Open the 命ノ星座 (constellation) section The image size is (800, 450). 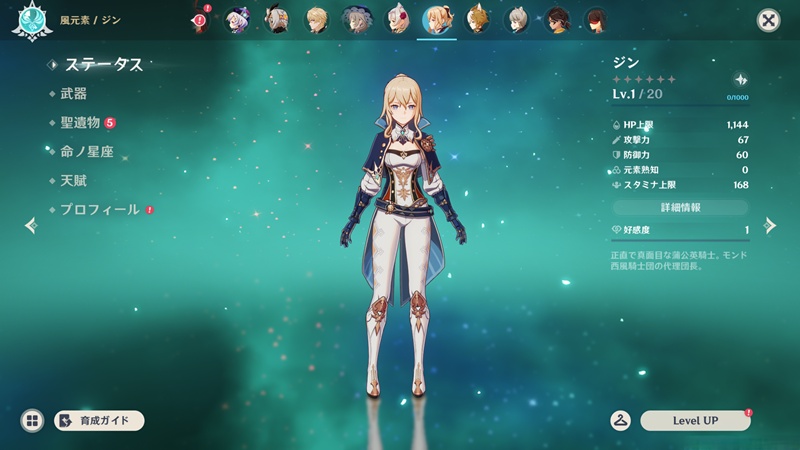click(87, 152)
